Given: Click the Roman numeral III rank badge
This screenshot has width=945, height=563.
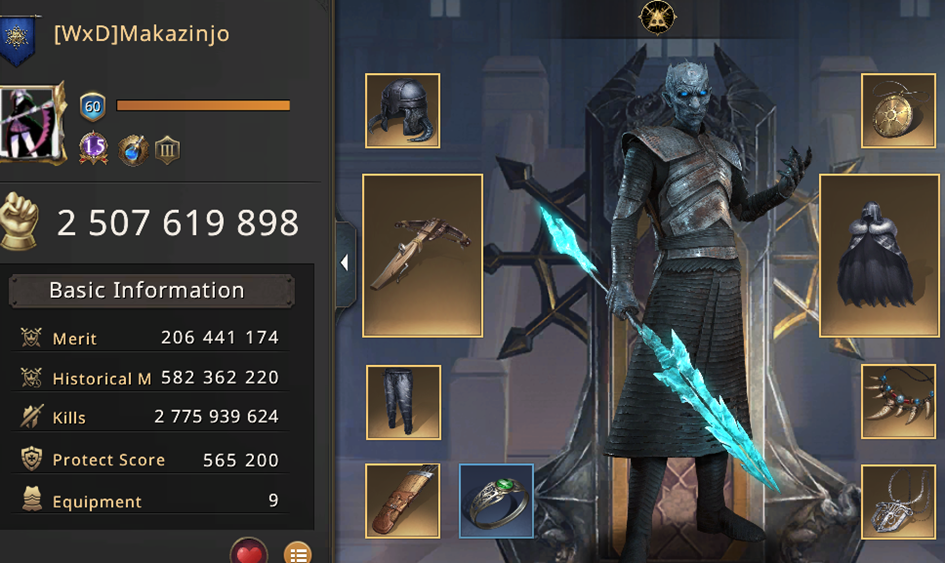Looking at the screenshot, I should coord(167,150).
